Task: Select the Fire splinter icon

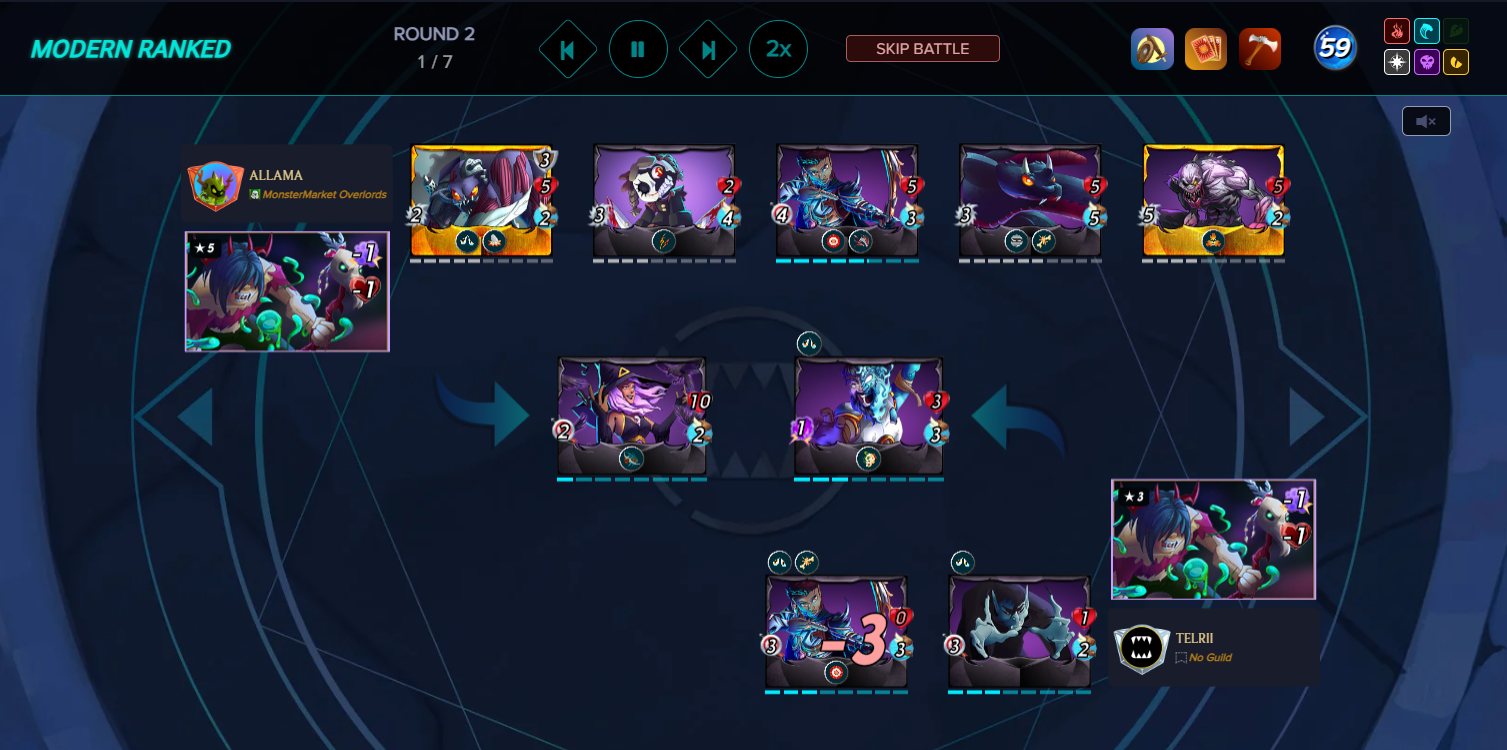Action: click(1396, 31)
